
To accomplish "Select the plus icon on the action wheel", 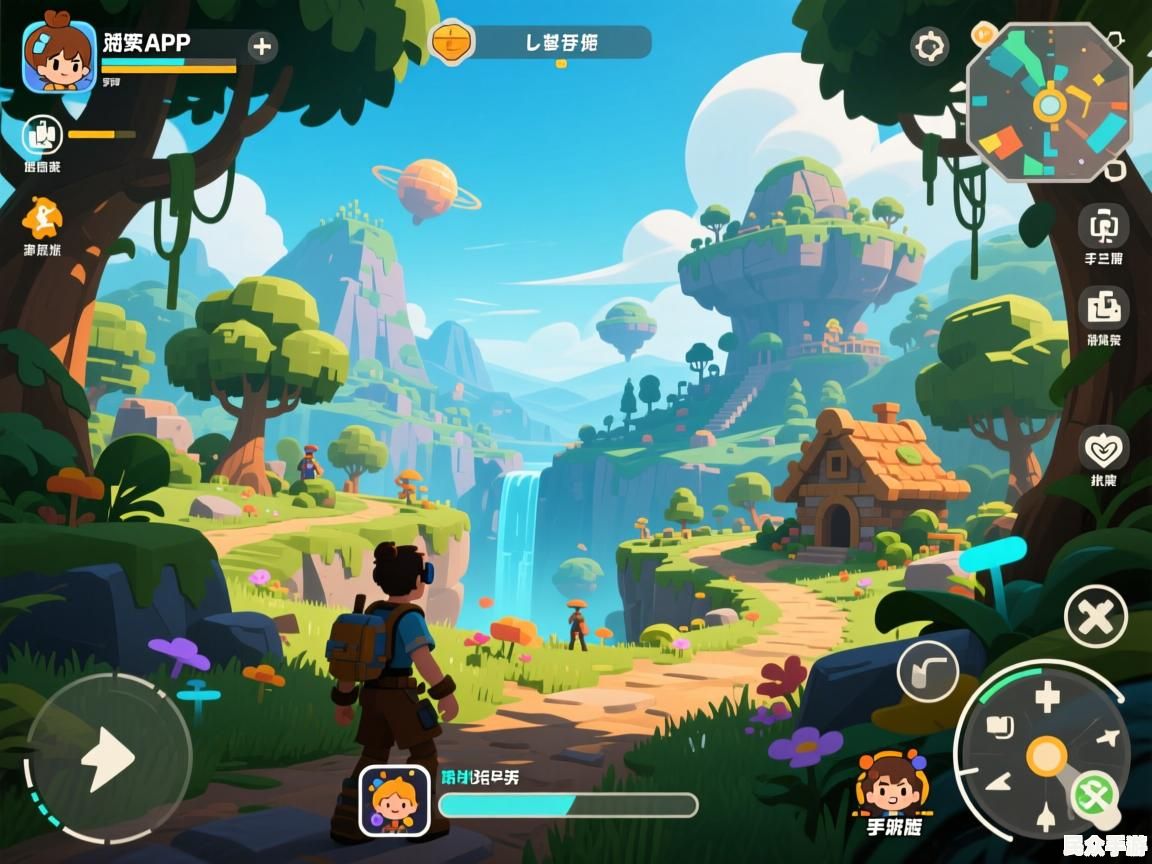I will (x=1047, y=696).
